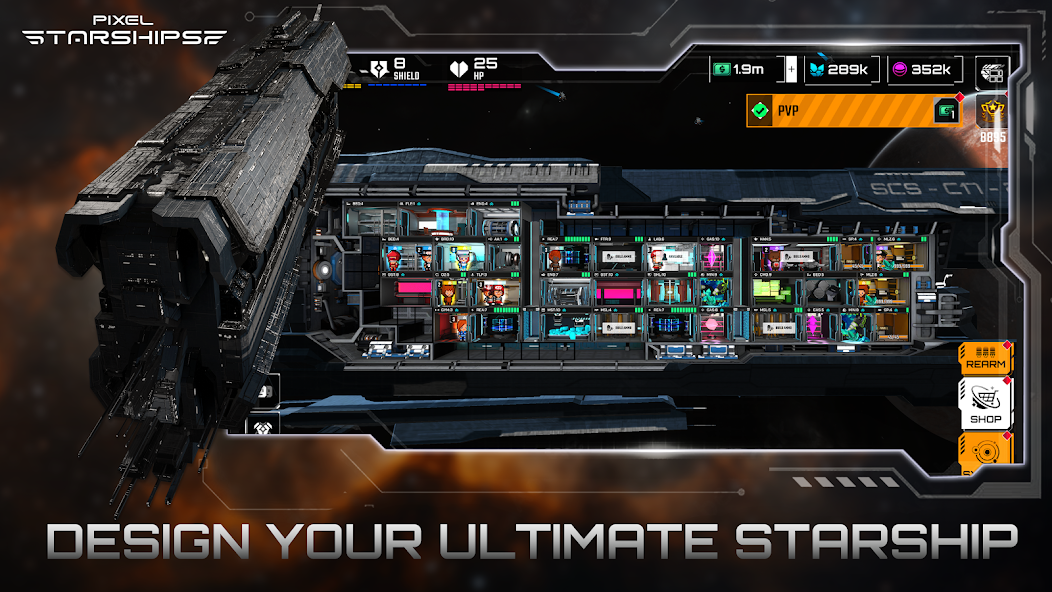Open the crew armor icon beside the ship
This screenshot has width=1052, height=592.
tap(264, 426)
